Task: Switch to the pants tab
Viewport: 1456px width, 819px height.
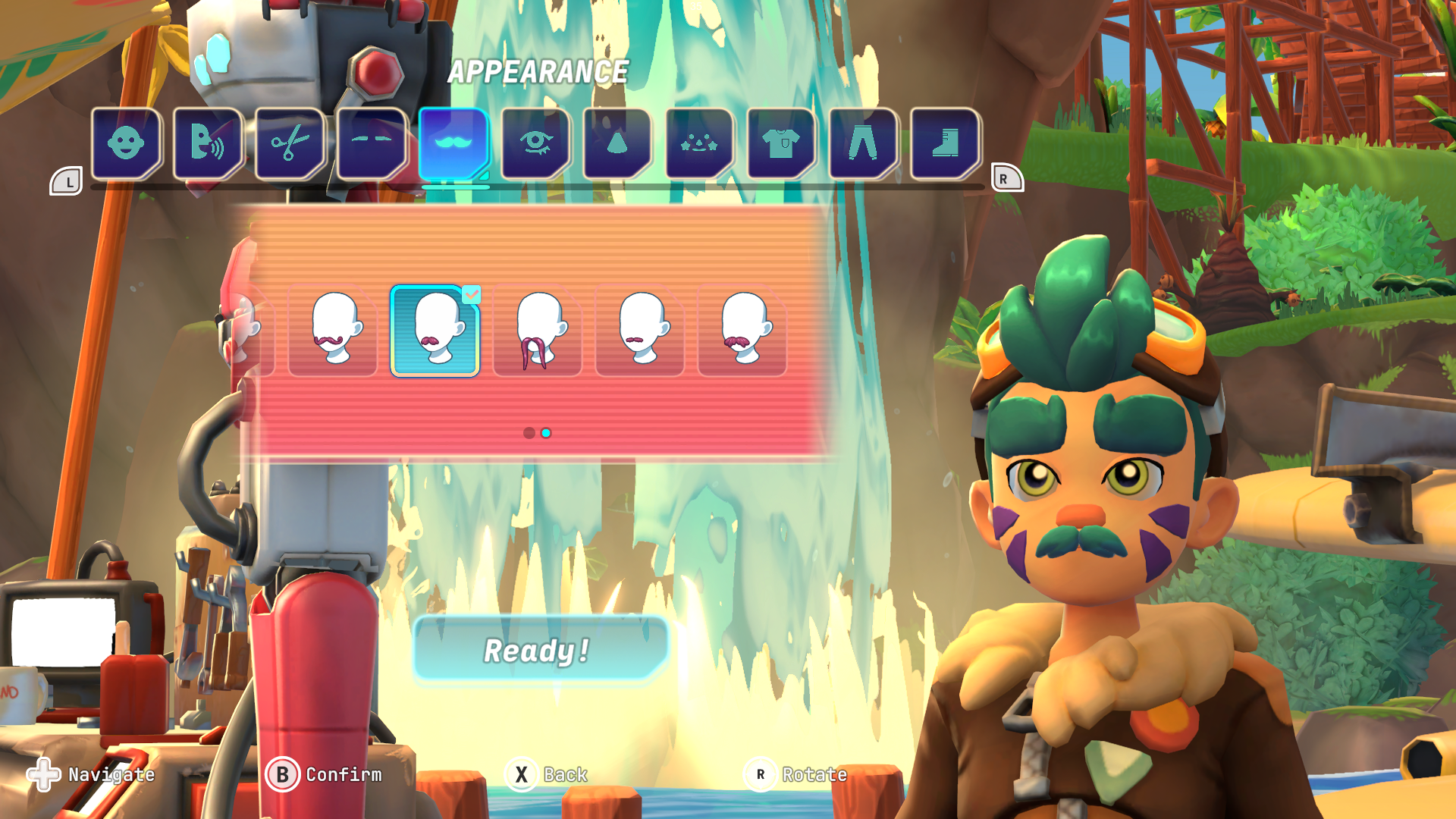Action: pos(863,143)
